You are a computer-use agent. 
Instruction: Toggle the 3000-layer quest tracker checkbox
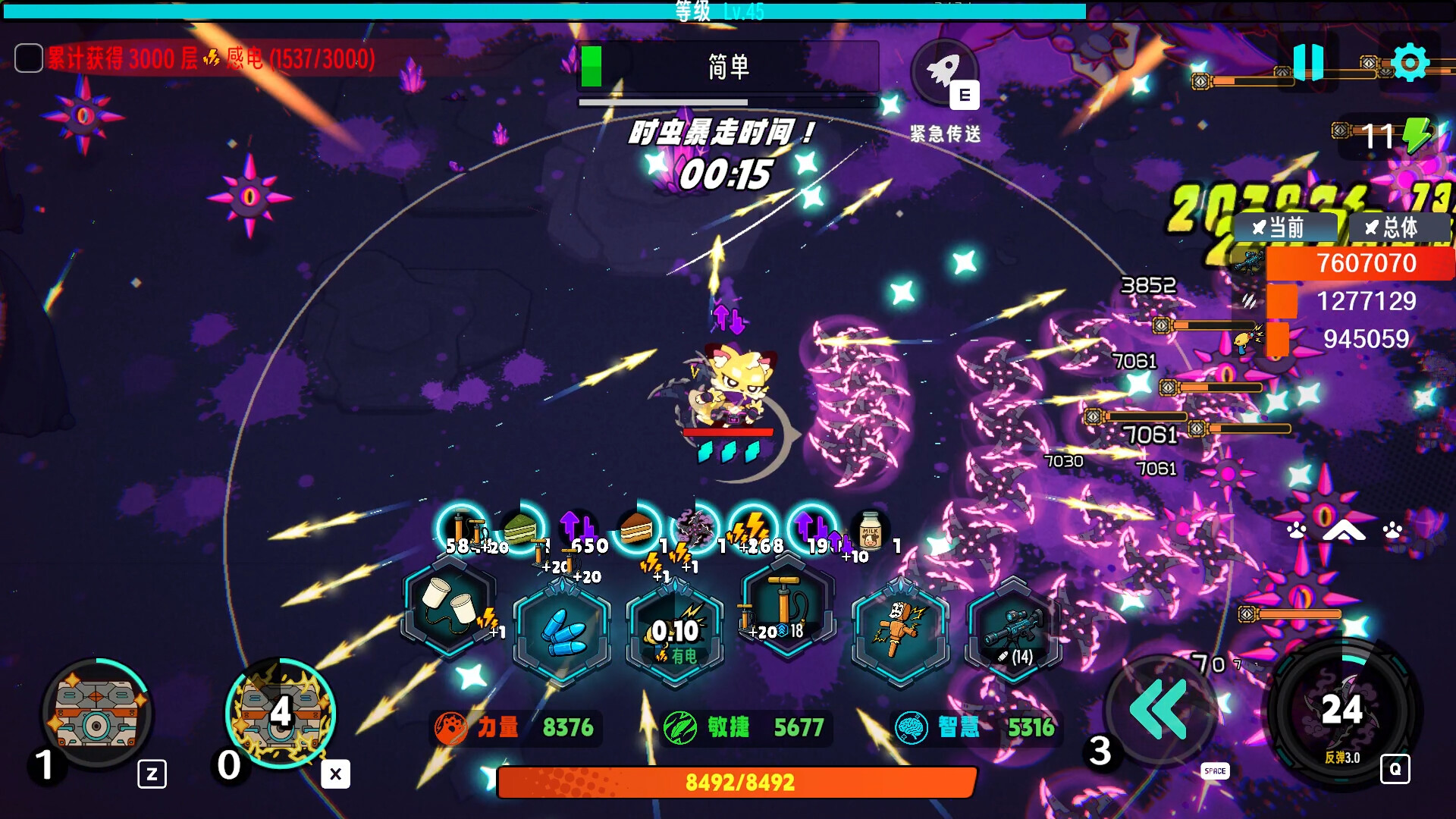(x=29, y=58)
